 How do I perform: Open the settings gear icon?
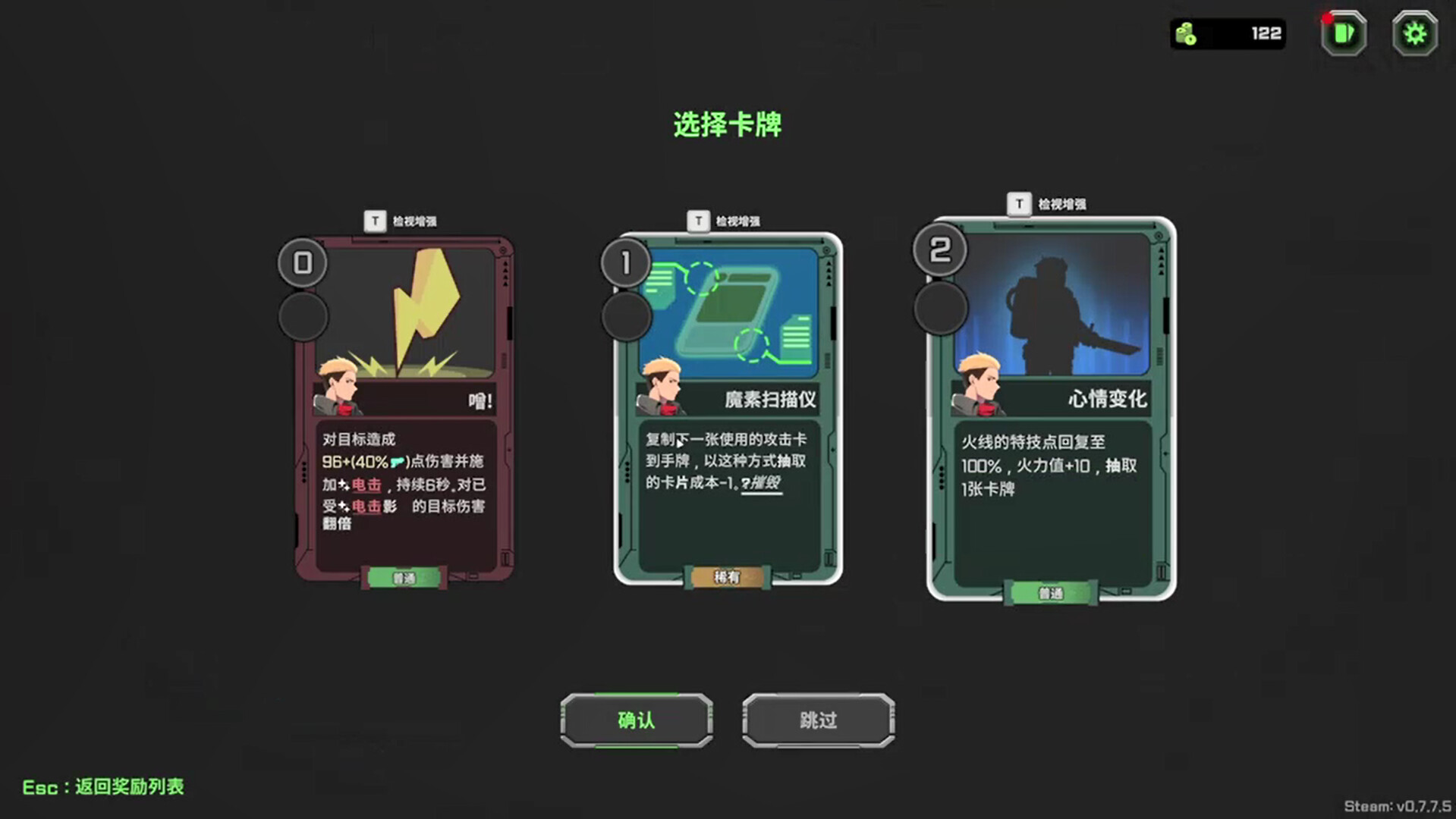pyautogui.click(x=1413, y=33)
